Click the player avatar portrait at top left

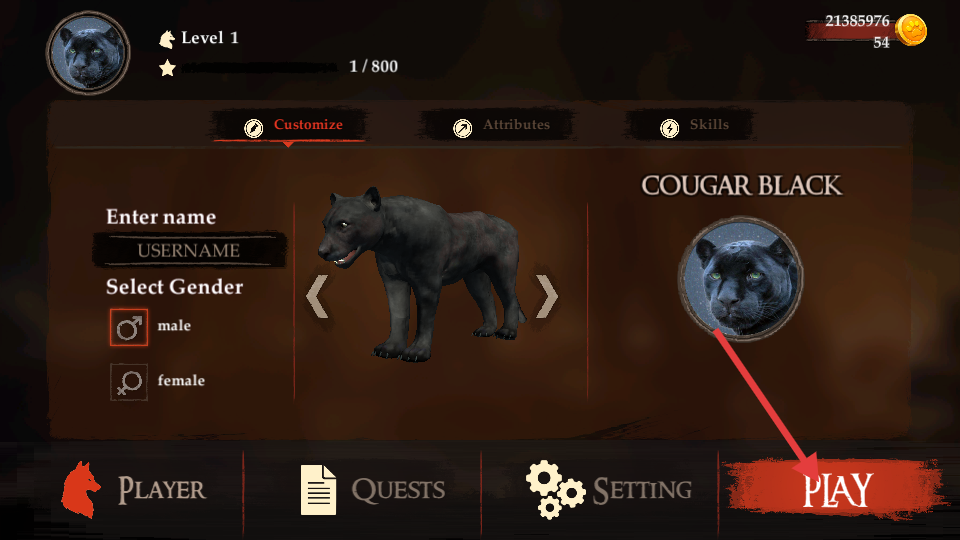tap(88, 53)
